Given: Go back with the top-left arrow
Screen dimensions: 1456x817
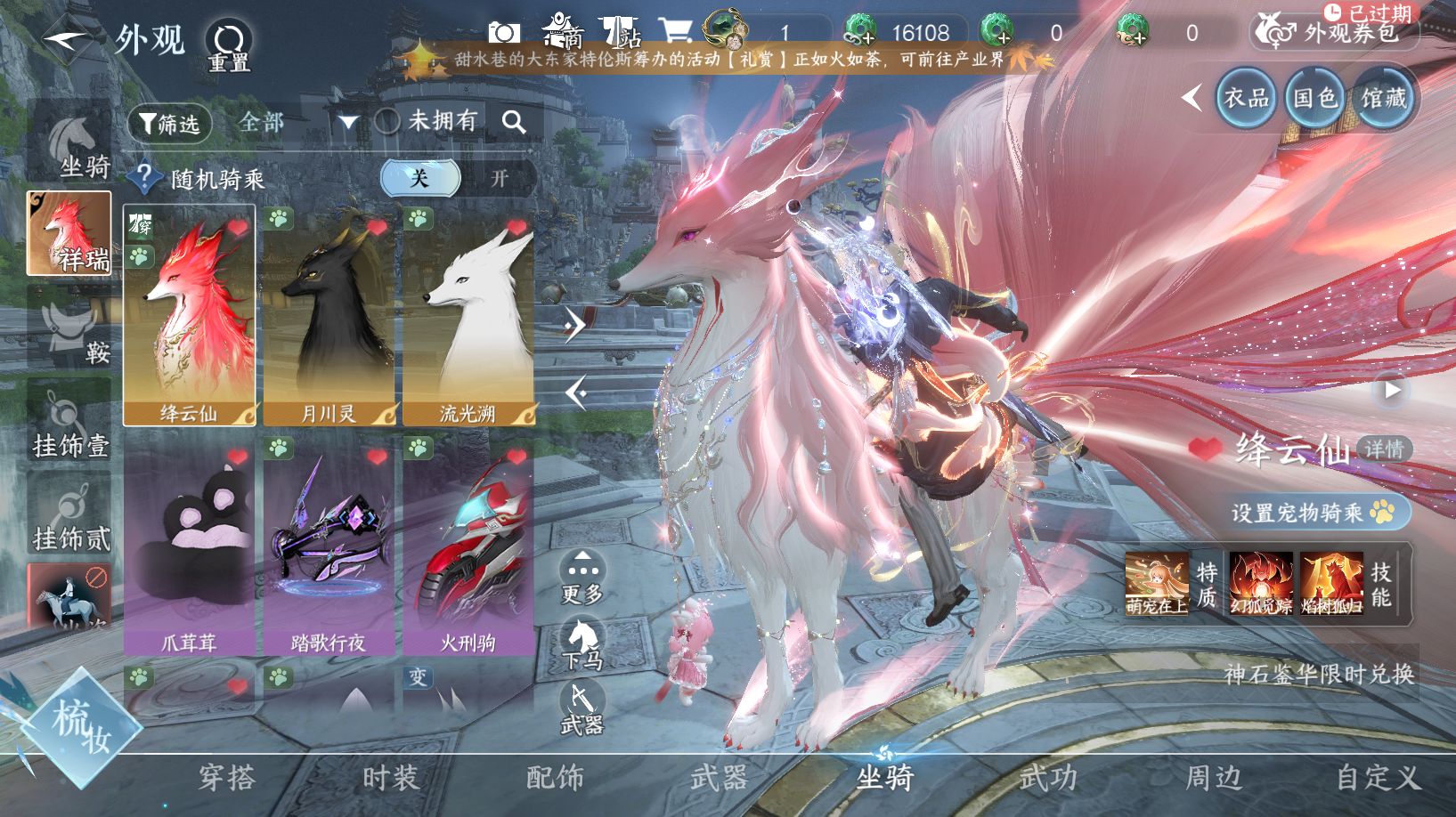Looking at the screenshot, I should (66, 40).
